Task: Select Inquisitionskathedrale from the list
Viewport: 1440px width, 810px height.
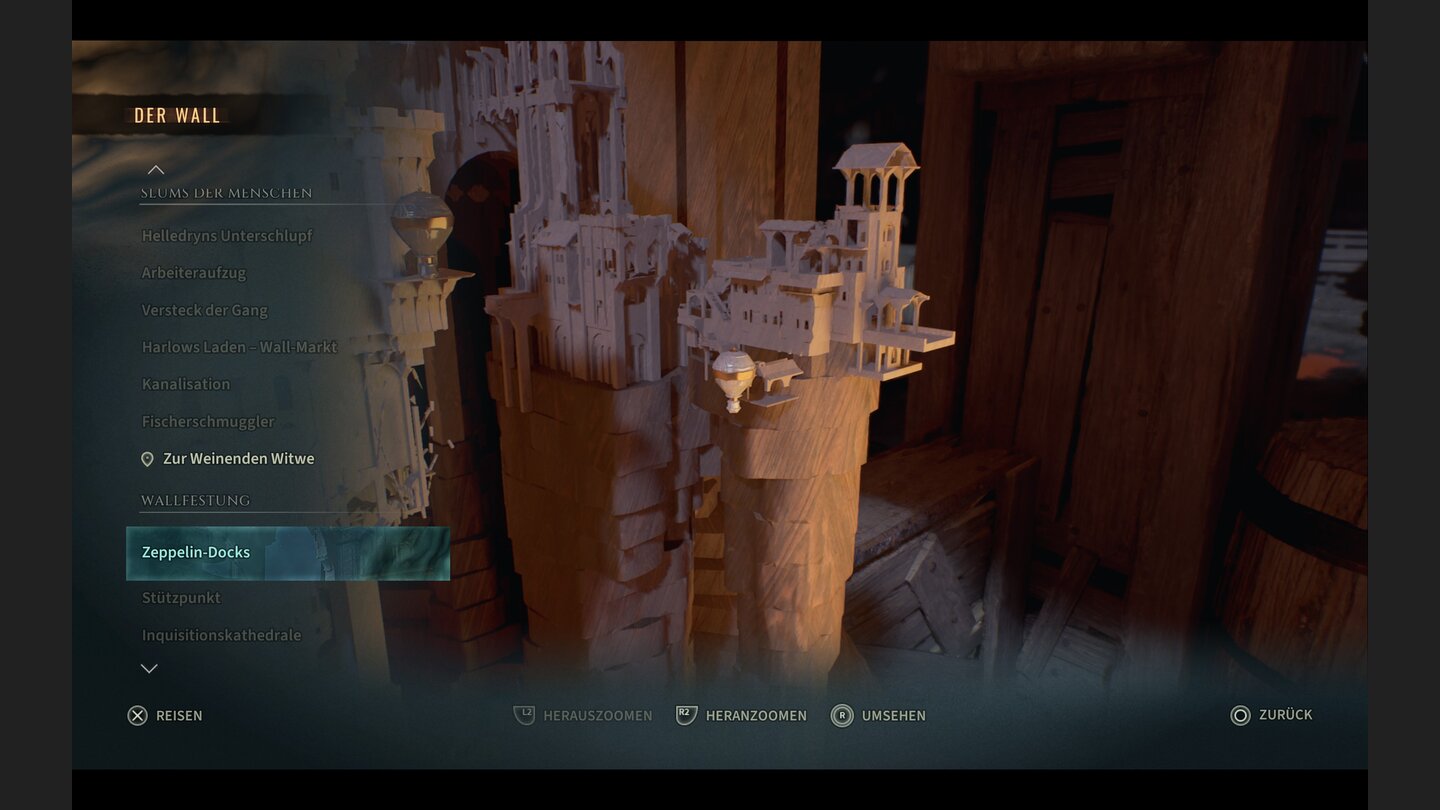Action: [221, 635]
